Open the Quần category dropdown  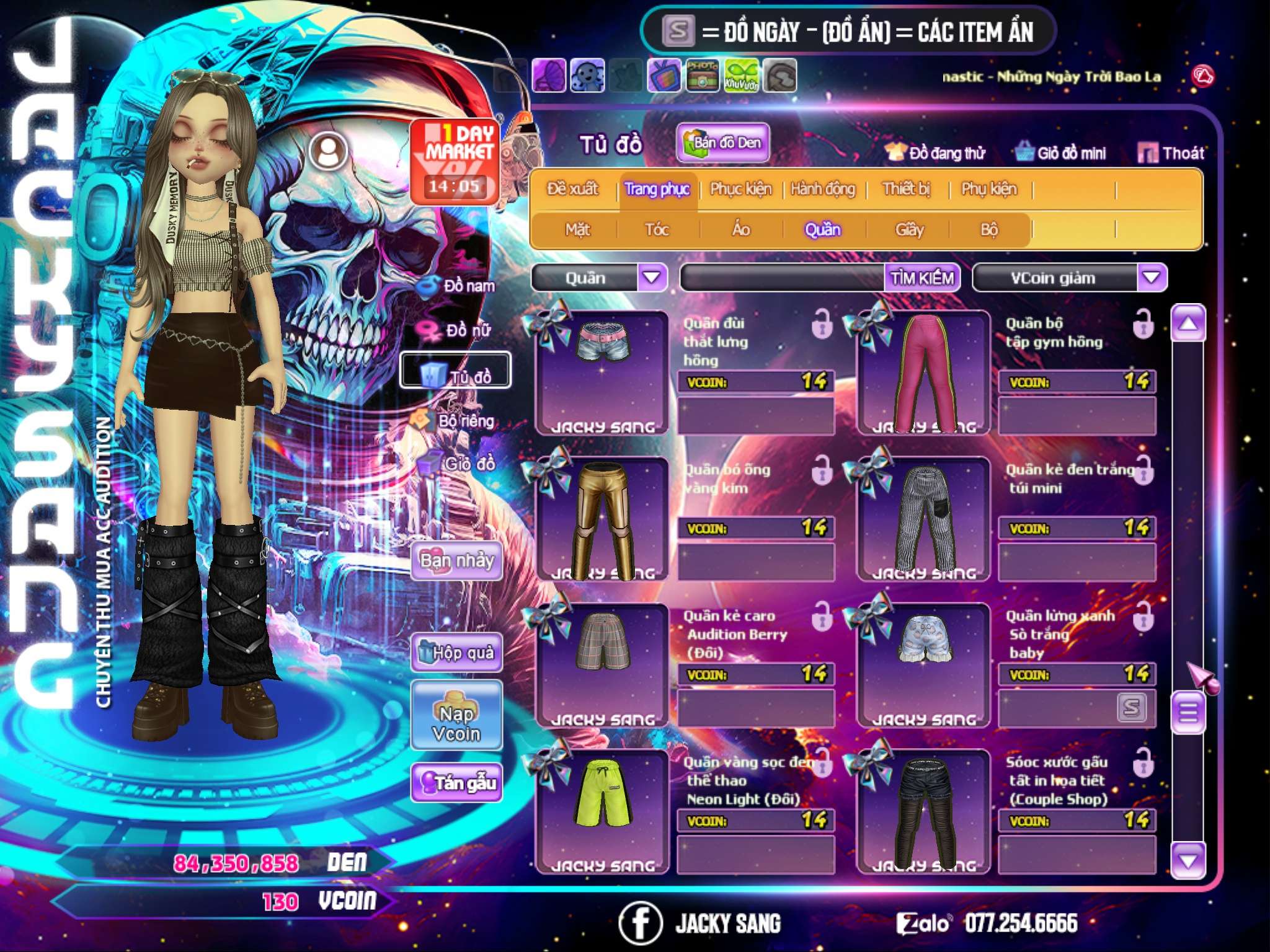(x=652, y=278)
